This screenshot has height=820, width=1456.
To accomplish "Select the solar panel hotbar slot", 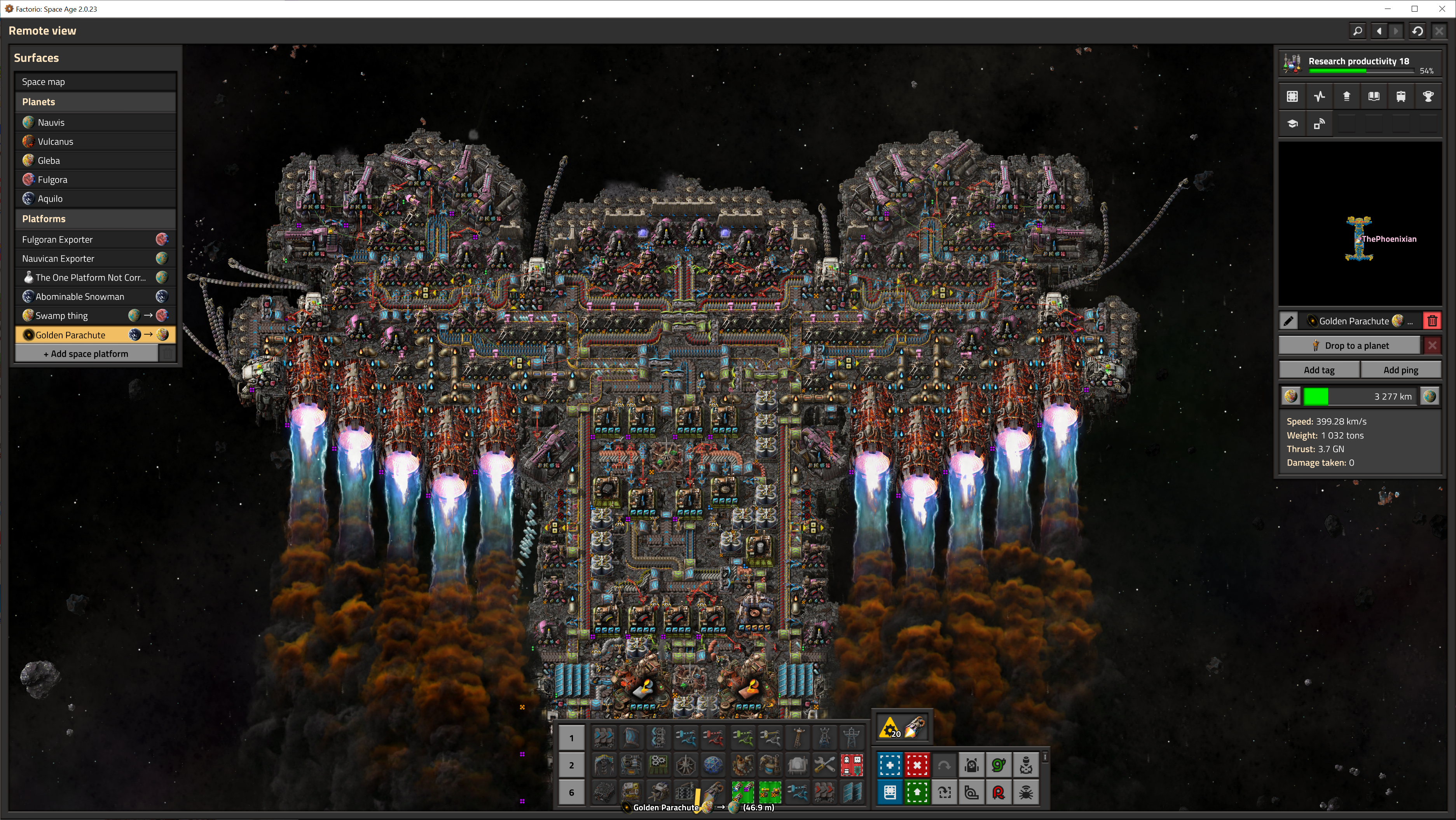I will tap(852, 792).
